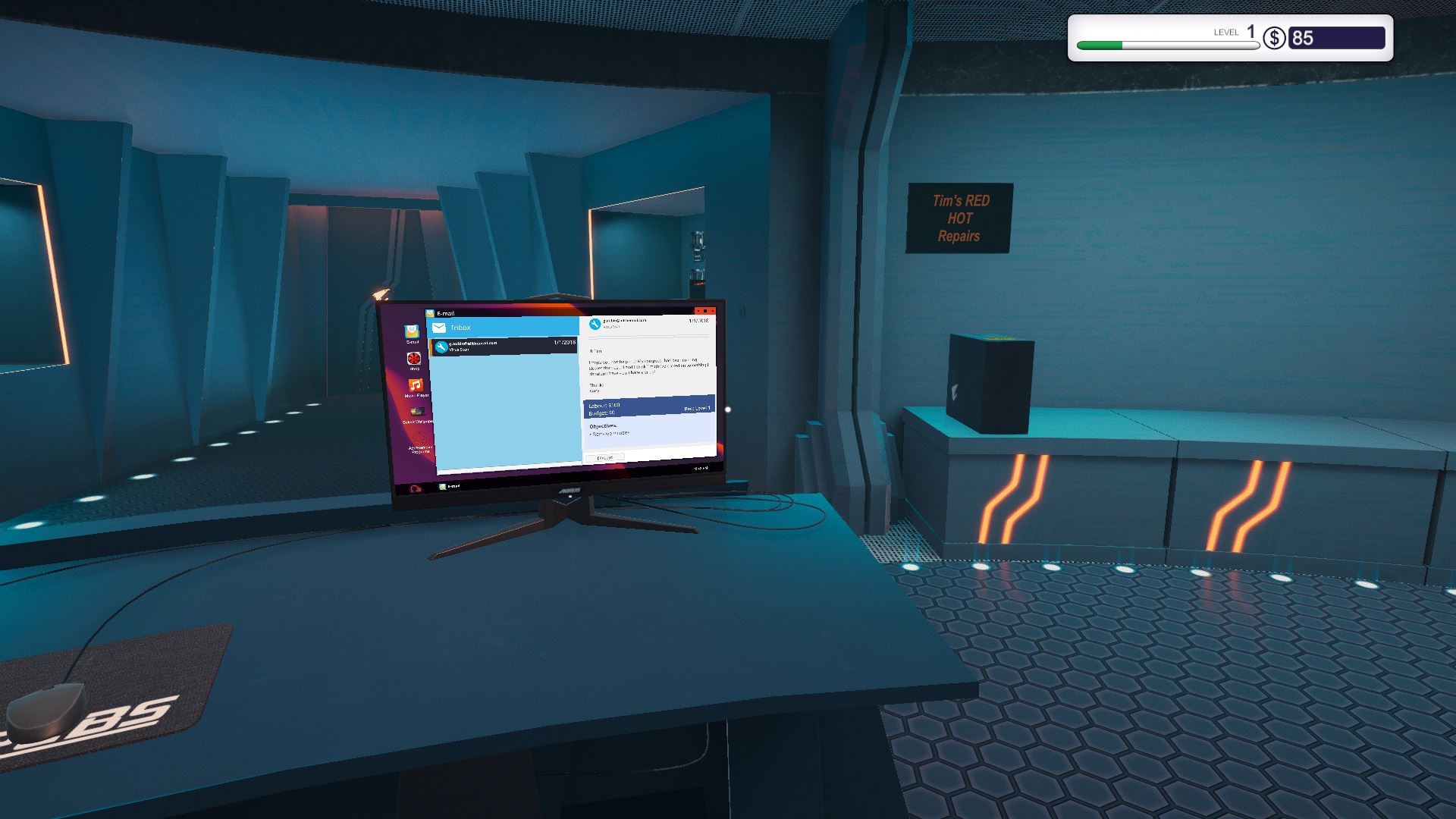Screen dimensions: 1456x819
Task: Switch to the Inbox view header
Action: click(x=461, y=328)
